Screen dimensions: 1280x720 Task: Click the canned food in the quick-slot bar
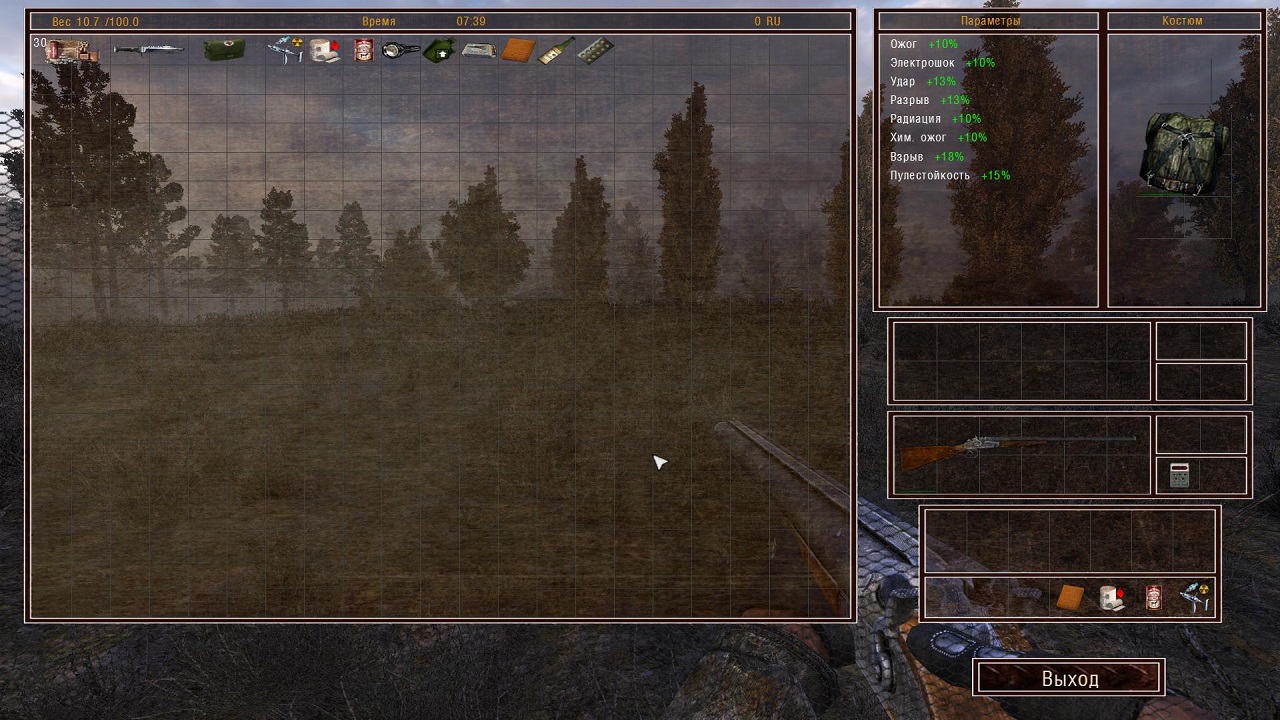coord(1154,597)
